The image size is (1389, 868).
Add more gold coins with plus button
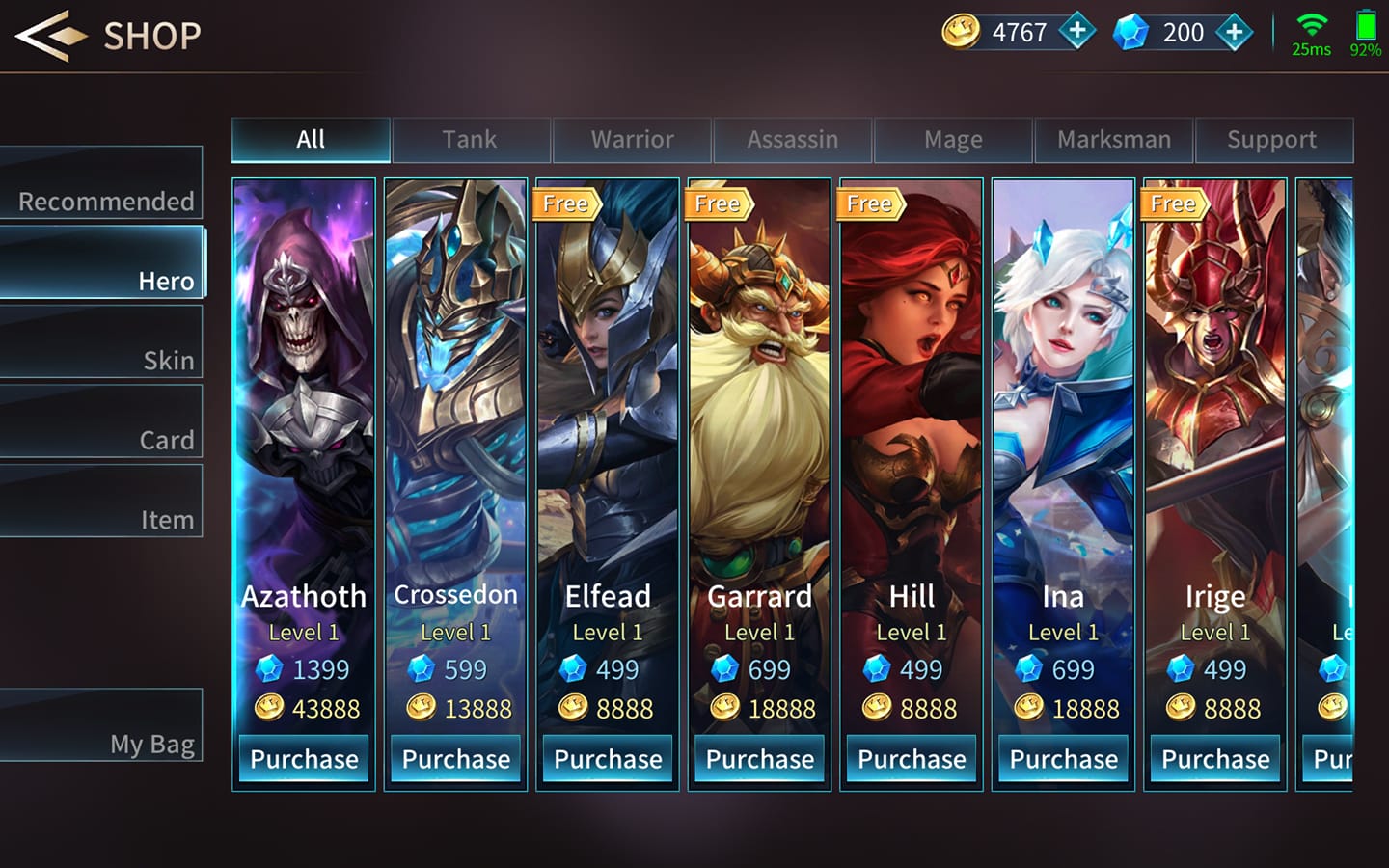tap(1077, 32)
